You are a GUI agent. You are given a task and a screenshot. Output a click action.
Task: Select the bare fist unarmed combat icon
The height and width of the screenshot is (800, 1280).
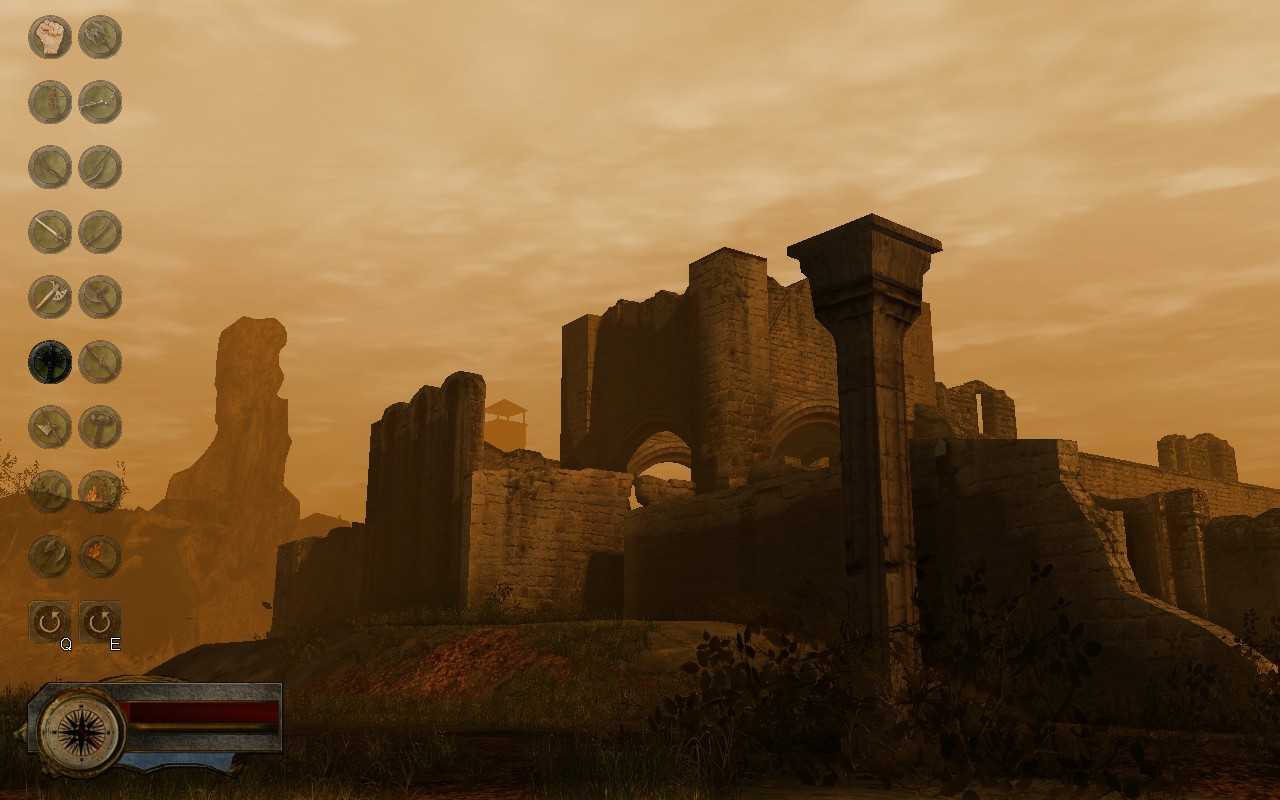[50, 37]
